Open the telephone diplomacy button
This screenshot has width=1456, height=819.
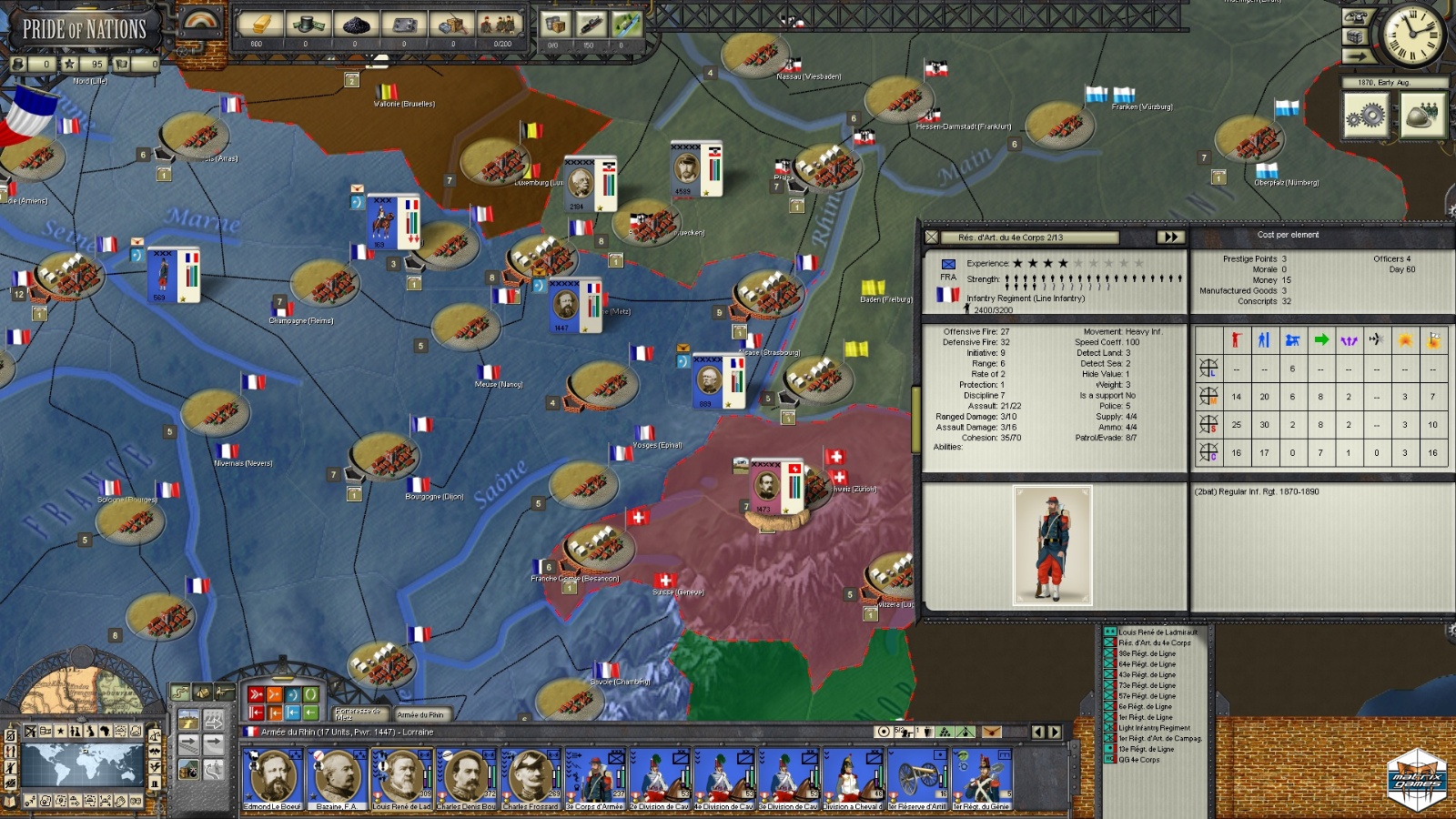pos(1356,16)
